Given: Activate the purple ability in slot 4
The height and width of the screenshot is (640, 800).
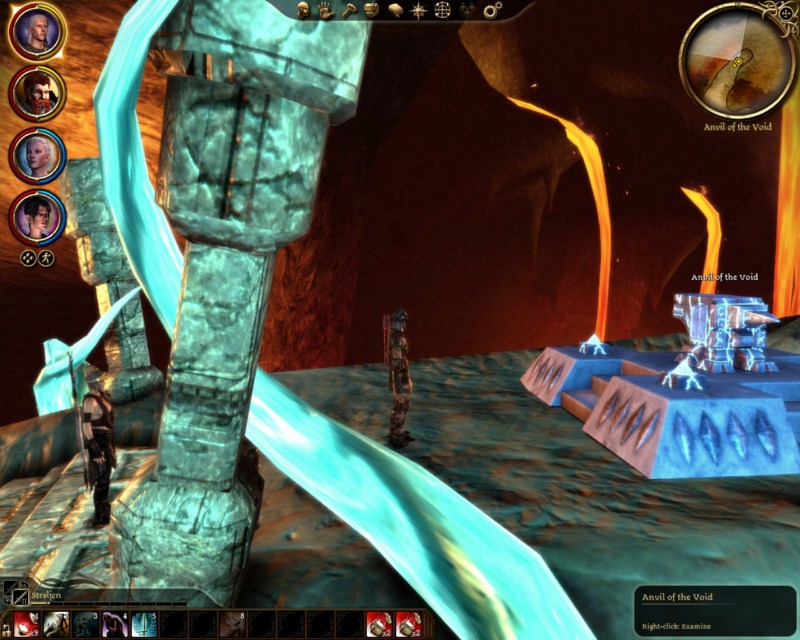Looking at the screenshot, I should click(115, 624).
